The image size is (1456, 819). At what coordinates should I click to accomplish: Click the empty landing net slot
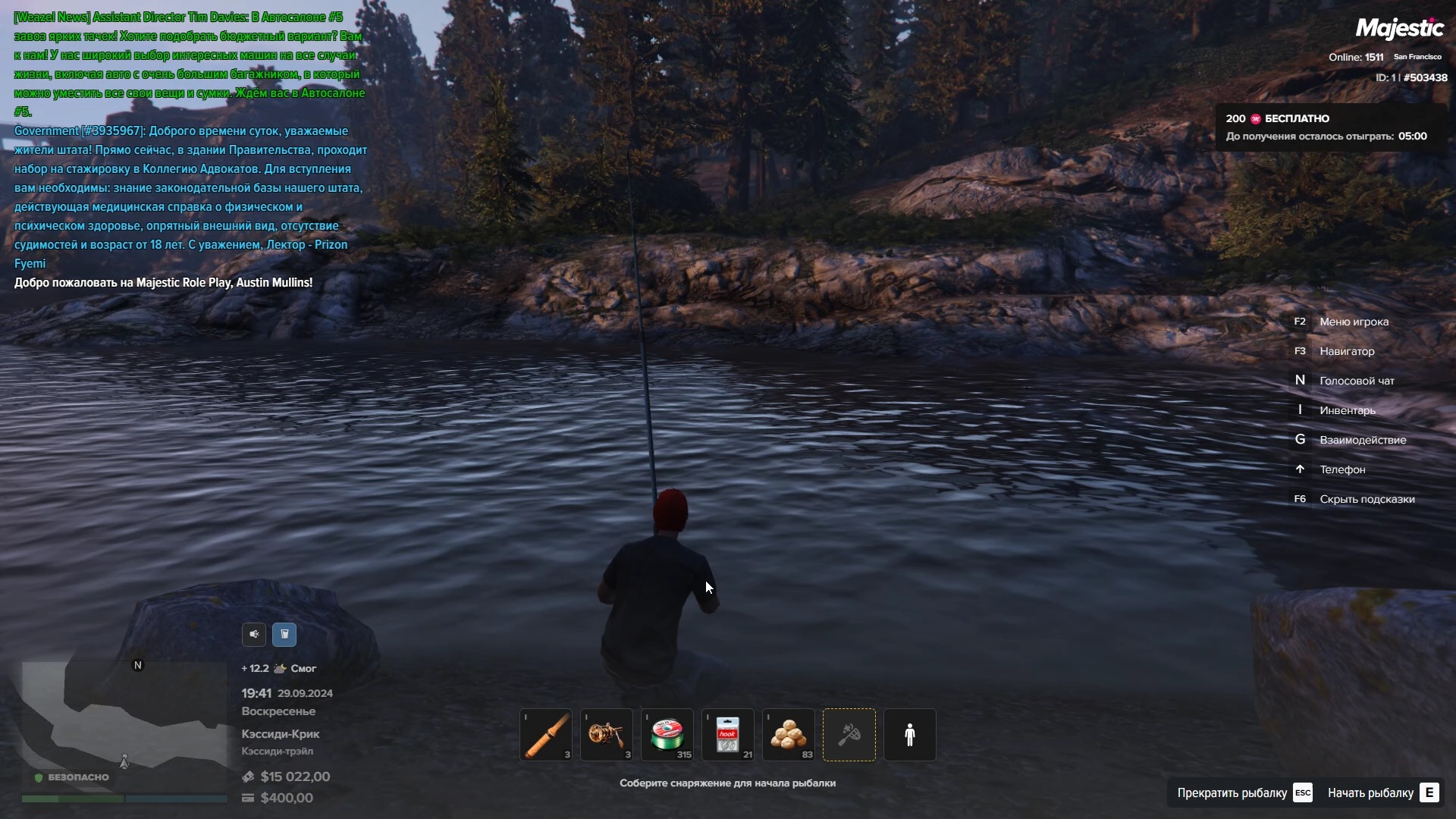849,734
